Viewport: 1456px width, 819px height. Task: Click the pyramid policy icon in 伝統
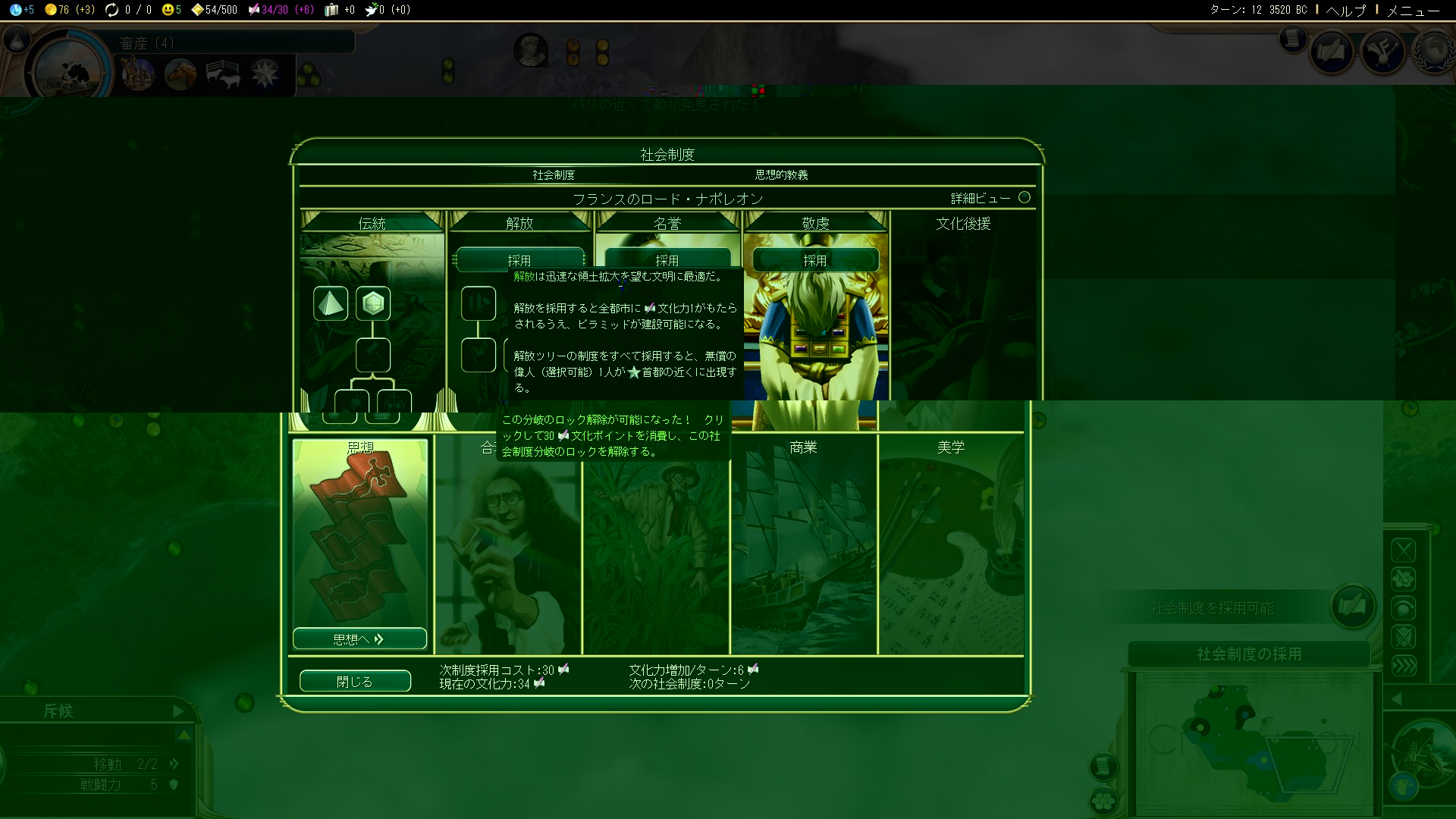[331, 303]
